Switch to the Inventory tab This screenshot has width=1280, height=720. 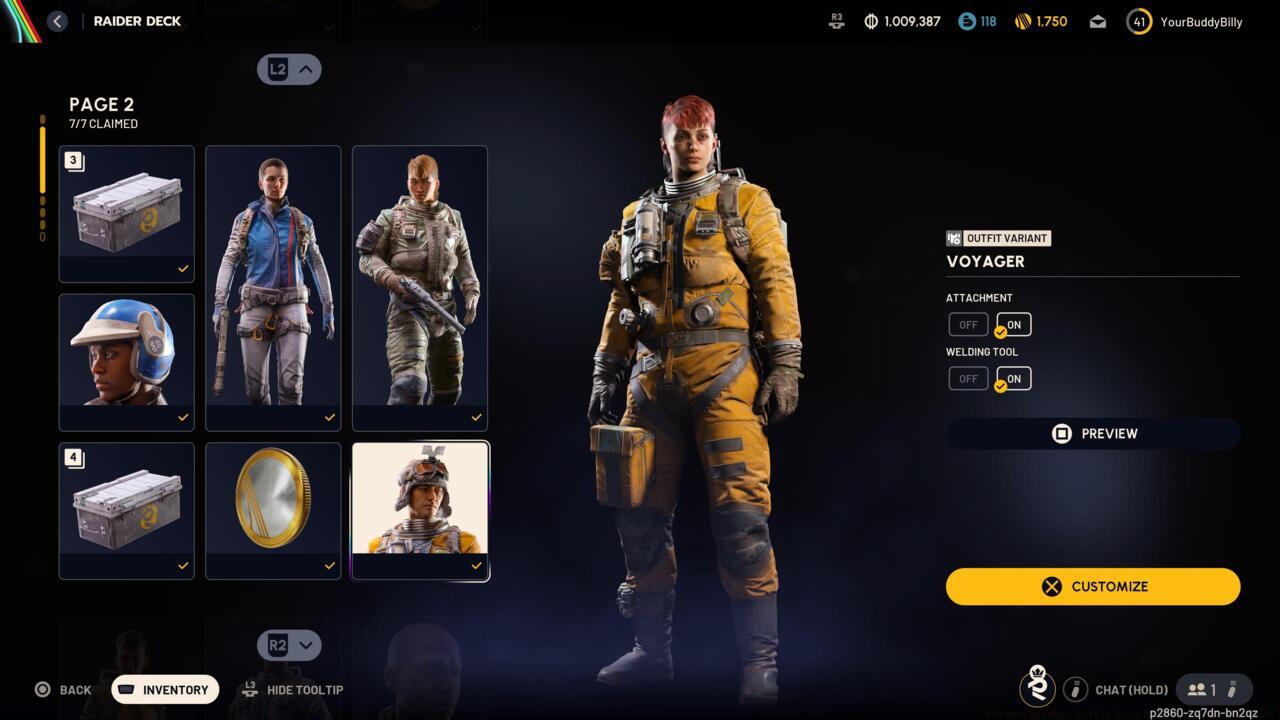pyautogui.click(x=164, y=689)
